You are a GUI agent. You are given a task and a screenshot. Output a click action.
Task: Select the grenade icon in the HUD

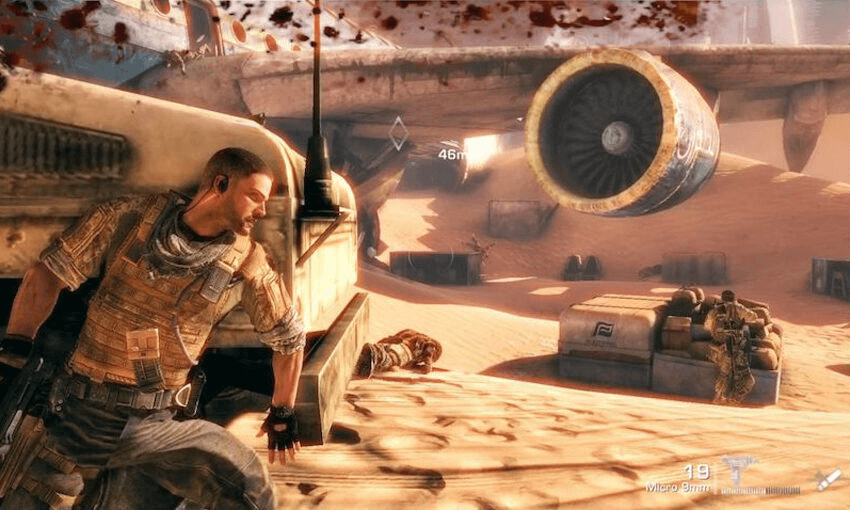pyautogui.click(x=827, y=480)
